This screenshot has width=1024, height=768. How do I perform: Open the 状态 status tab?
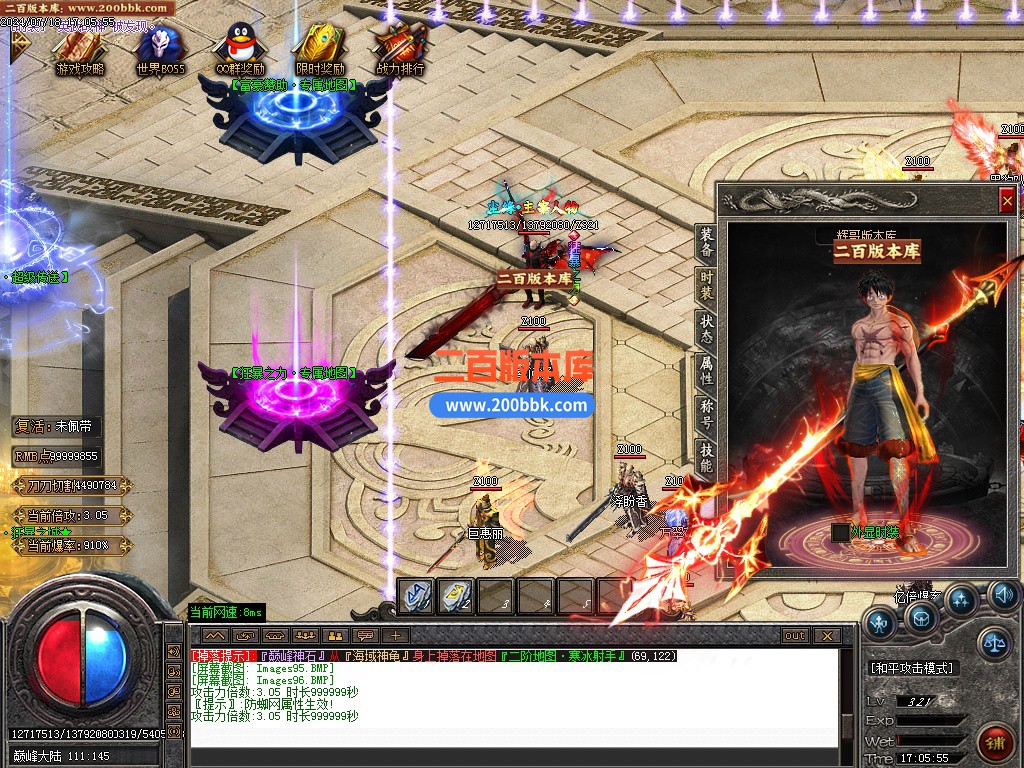[x=707, y=330]
